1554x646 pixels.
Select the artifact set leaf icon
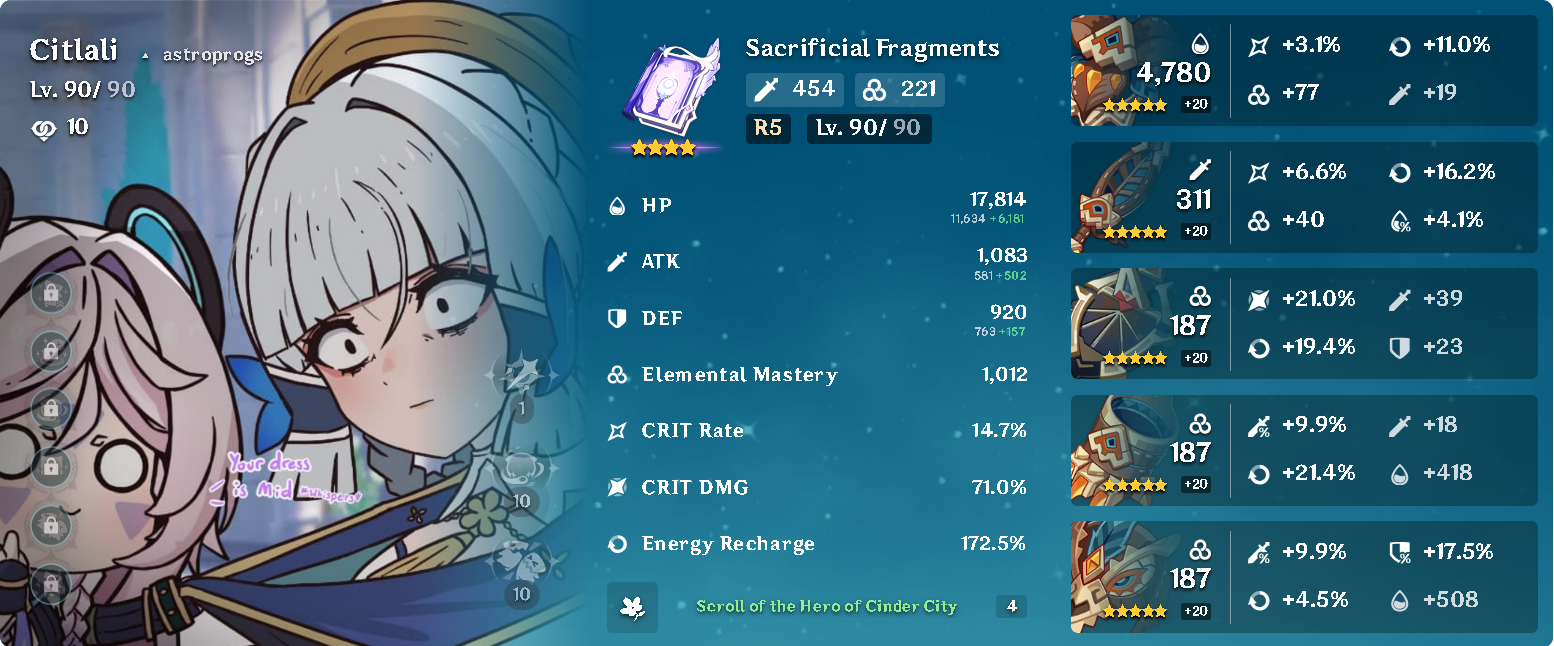[632, 607]
